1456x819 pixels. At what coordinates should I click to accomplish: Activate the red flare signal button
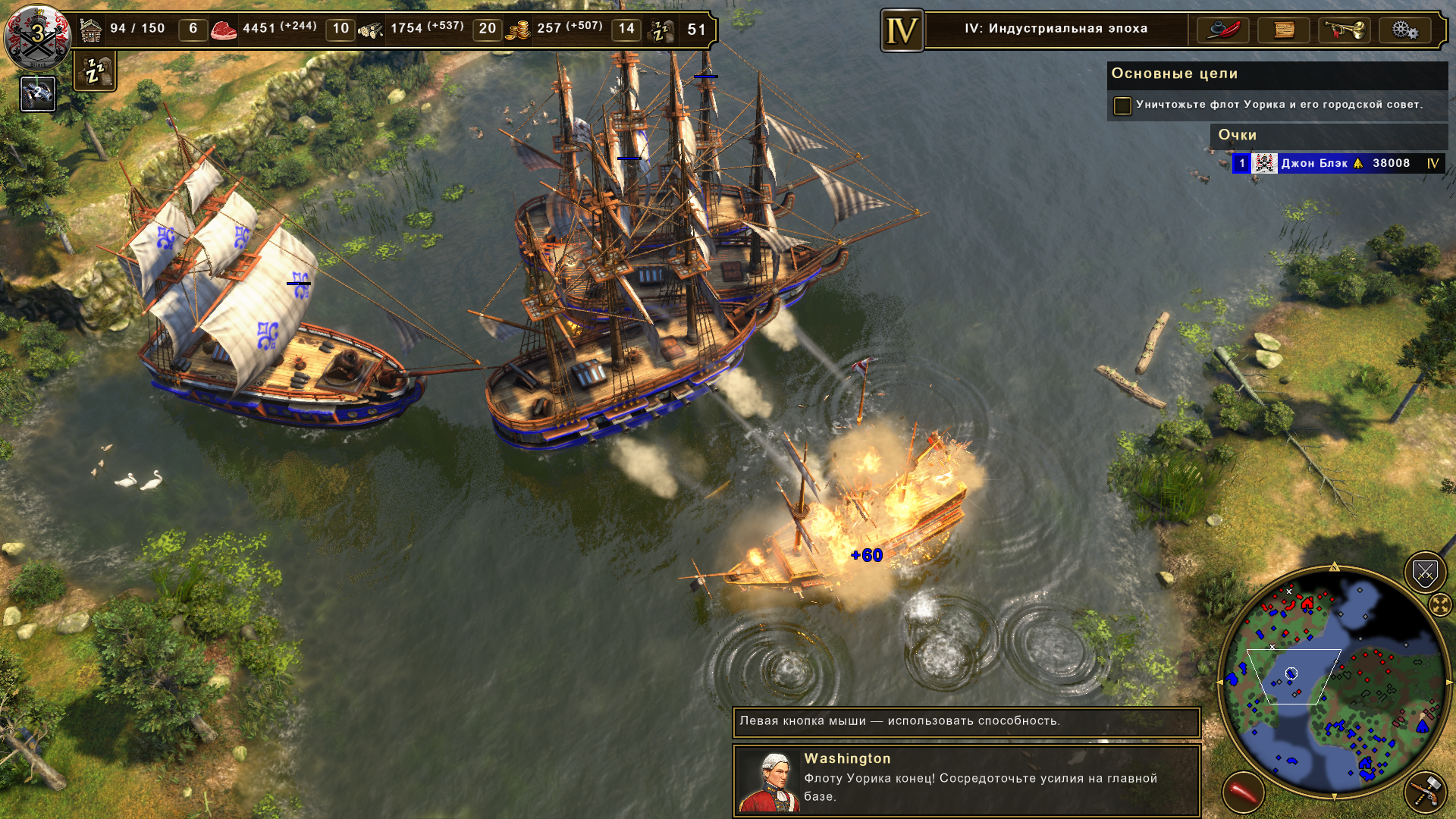[x=1243, y=792]
